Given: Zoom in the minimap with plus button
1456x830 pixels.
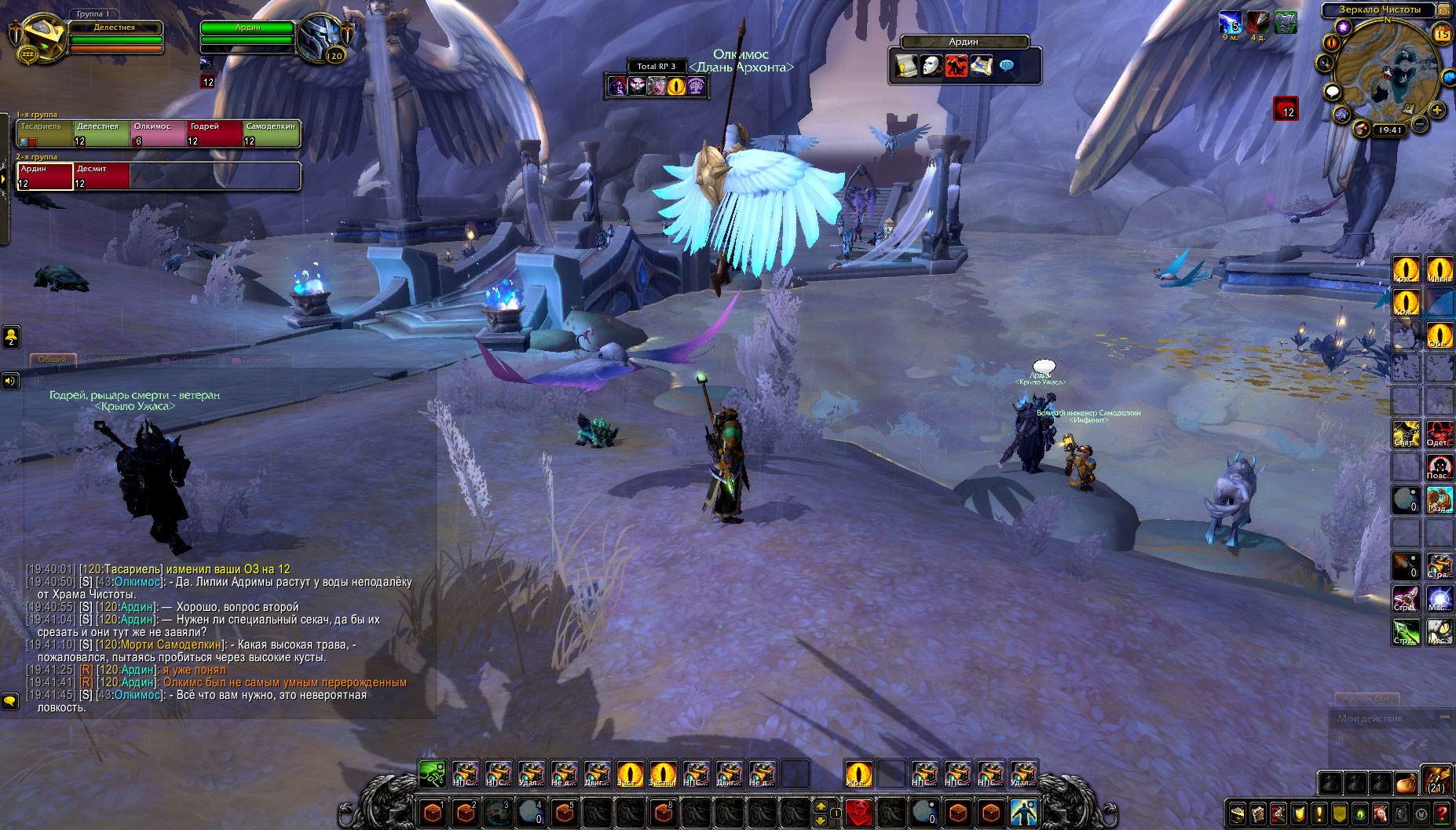Looking at the screenshot, I should (x=1437, y=111).
